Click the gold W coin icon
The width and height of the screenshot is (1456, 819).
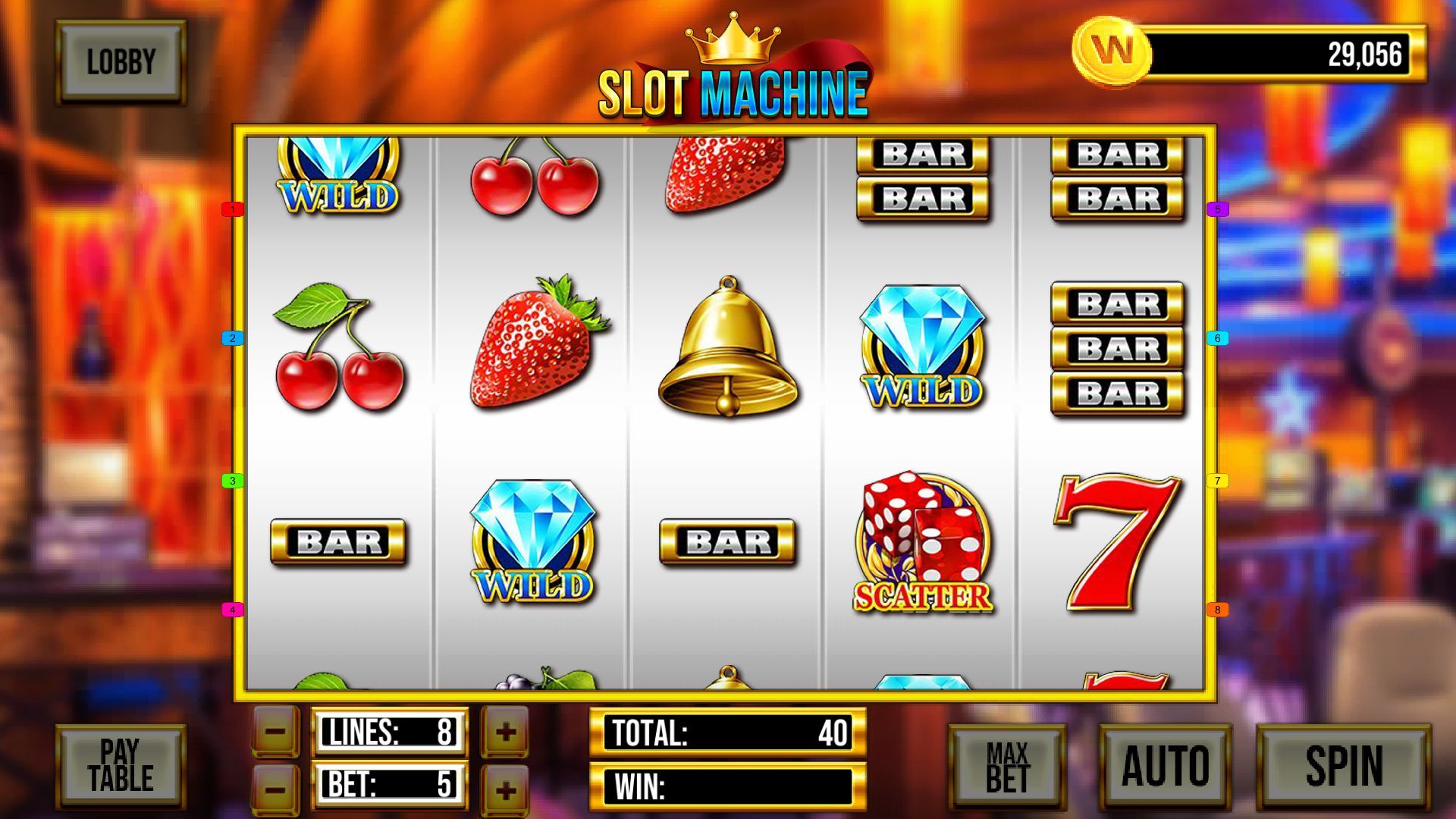tap(1111, 52)
